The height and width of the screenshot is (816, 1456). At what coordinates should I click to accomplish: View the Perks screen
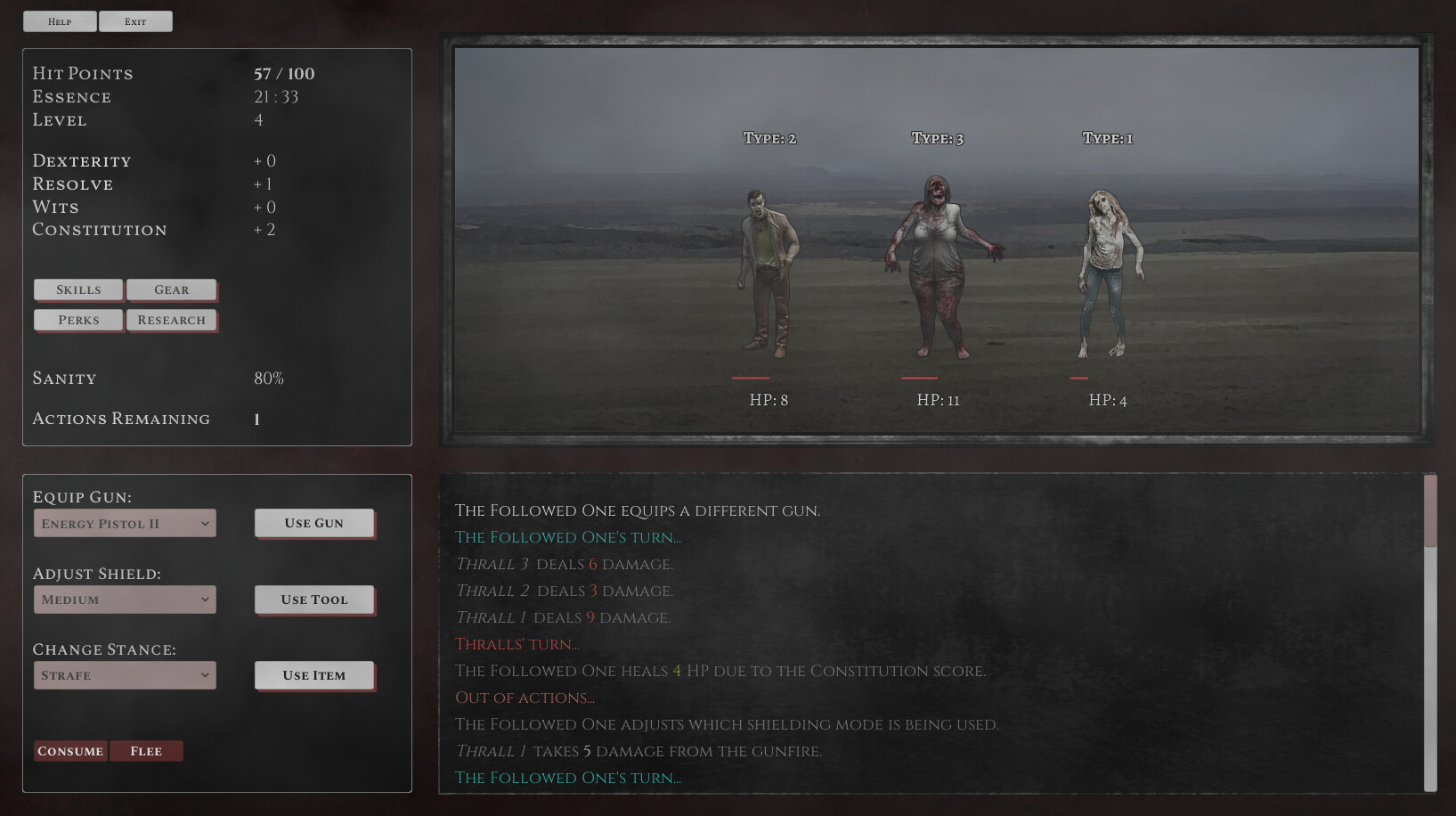coord(77,320)
